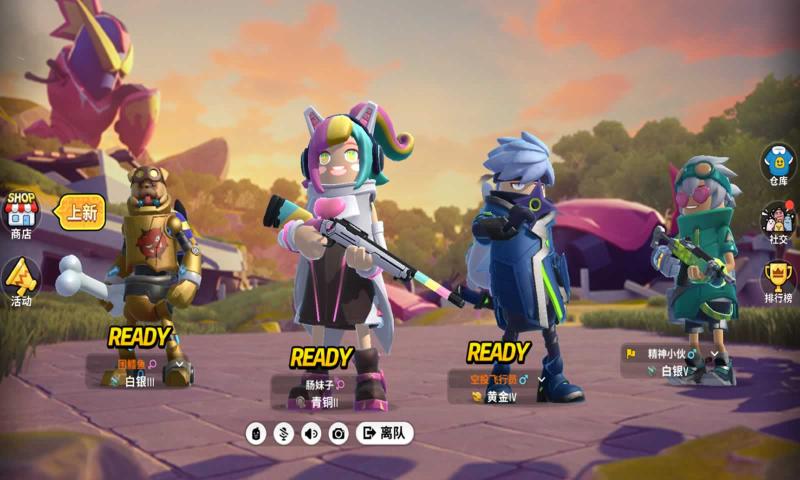This screenshot has width=800, height=480.
Task: Expand dropdown arrow beside 空投飞行员
Action: (542, 380)
